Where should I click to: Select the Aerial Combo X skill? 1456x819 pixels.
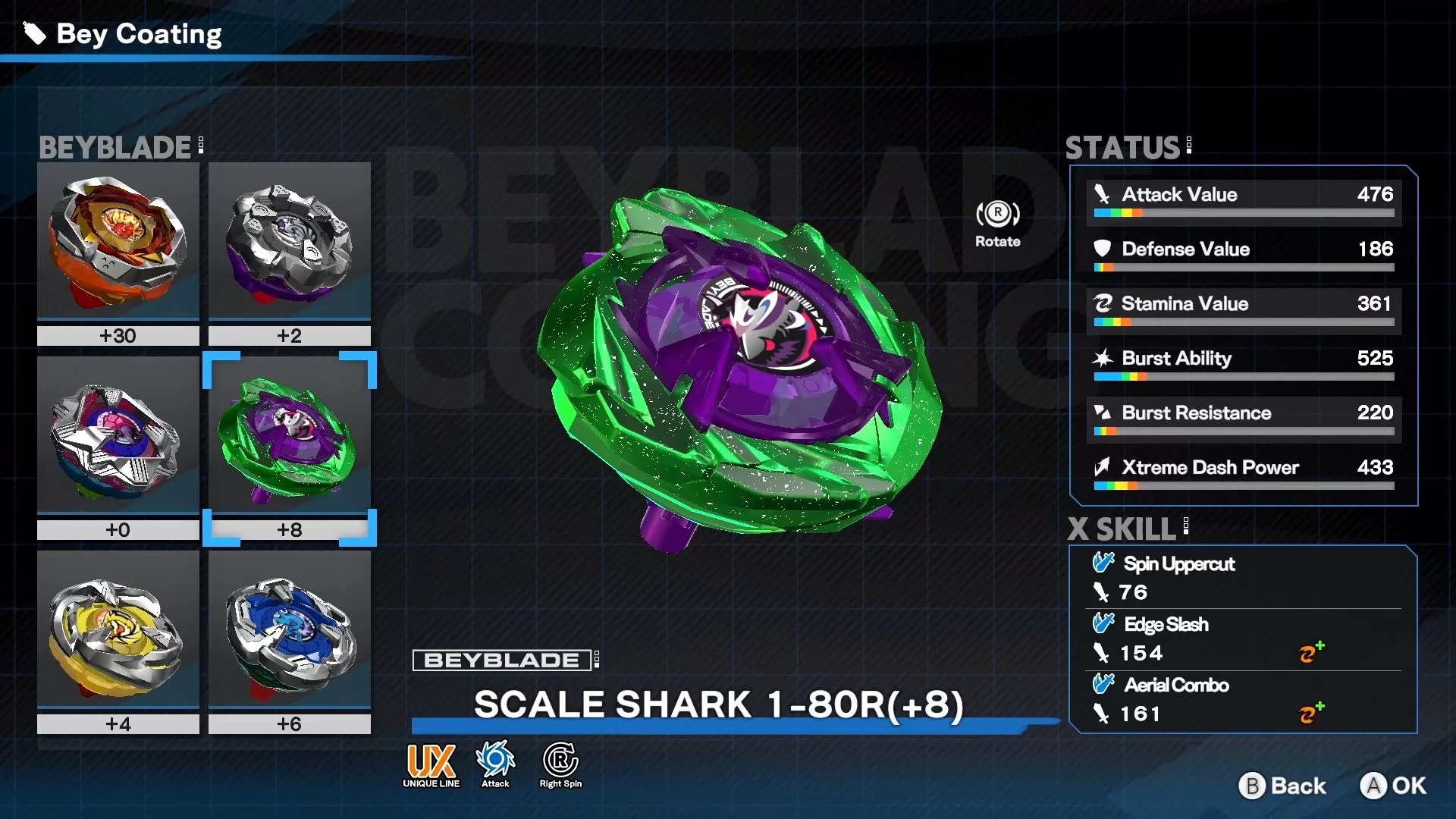(1175, 686)
